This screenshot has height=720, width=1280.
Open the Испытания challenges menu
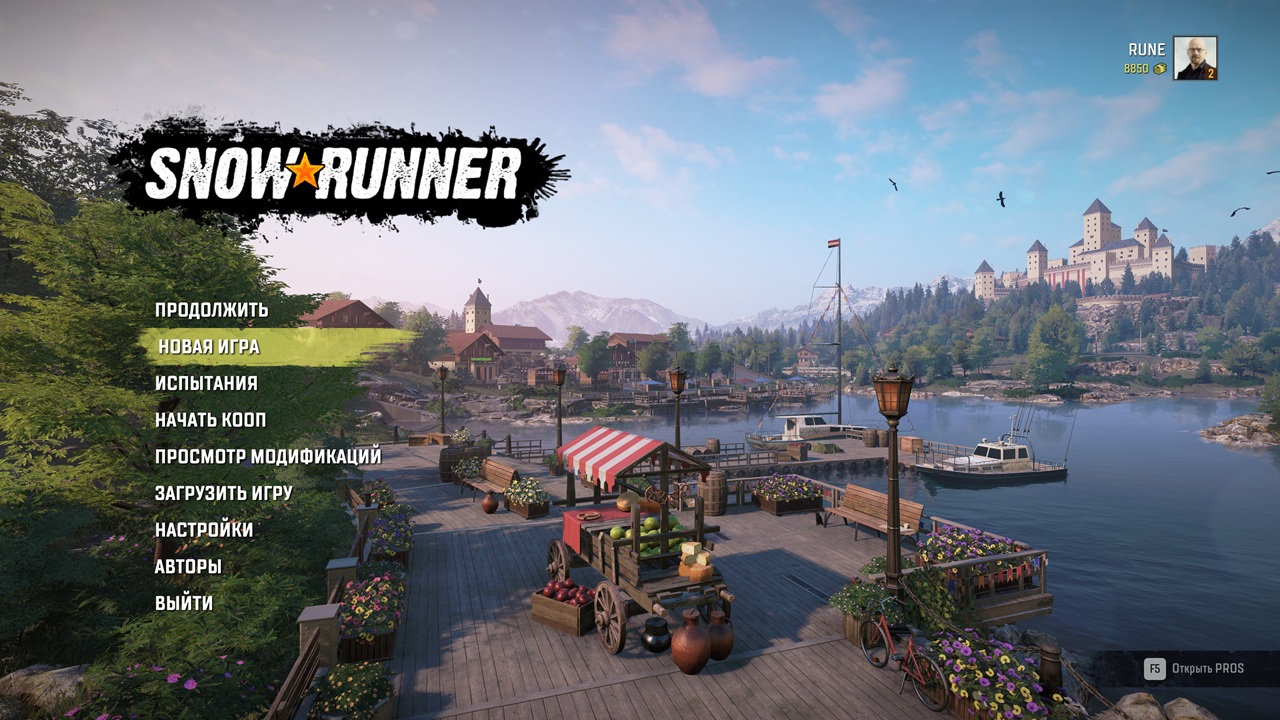206,383
